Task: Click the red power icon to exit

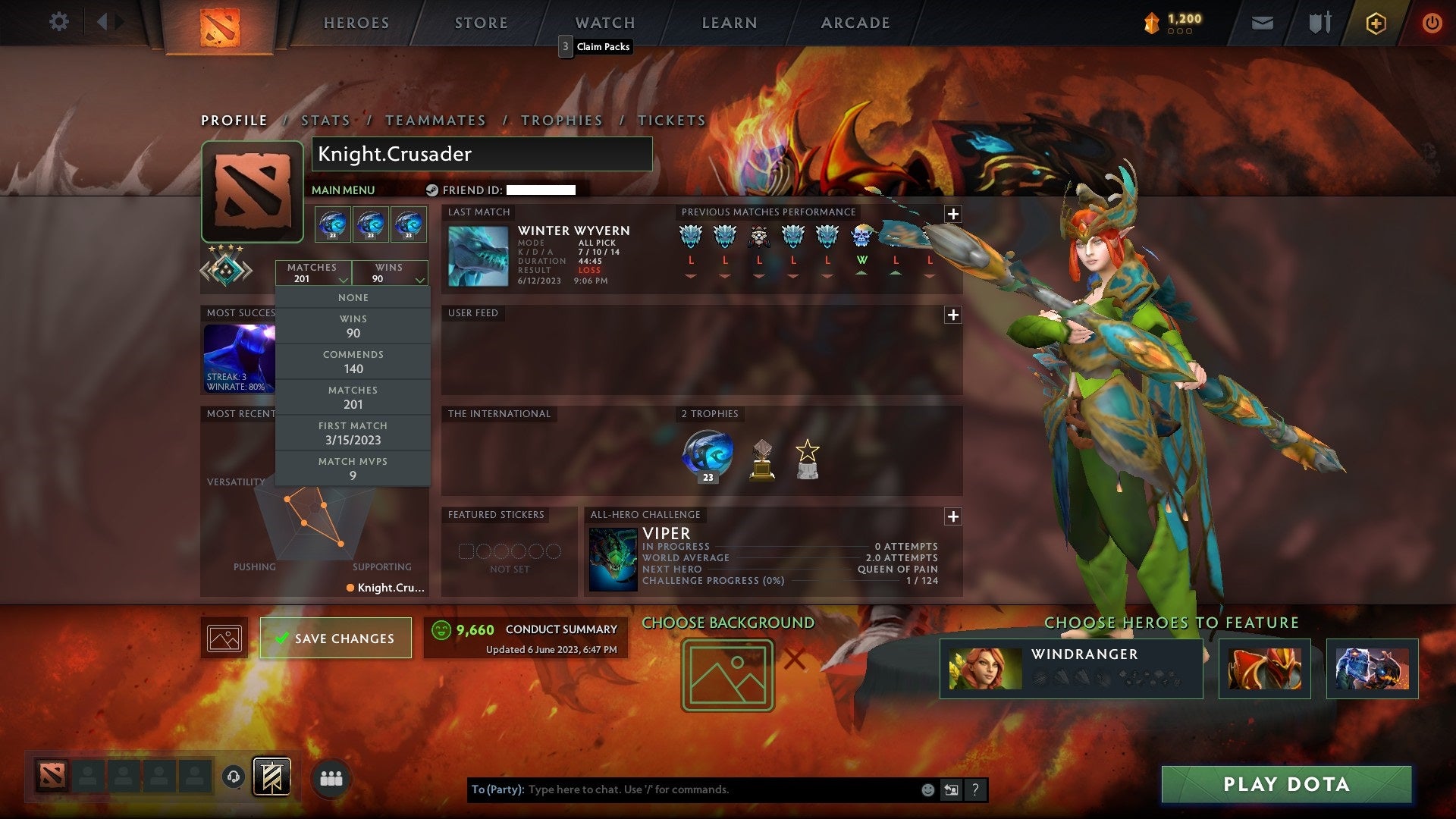Action: 1432,22
